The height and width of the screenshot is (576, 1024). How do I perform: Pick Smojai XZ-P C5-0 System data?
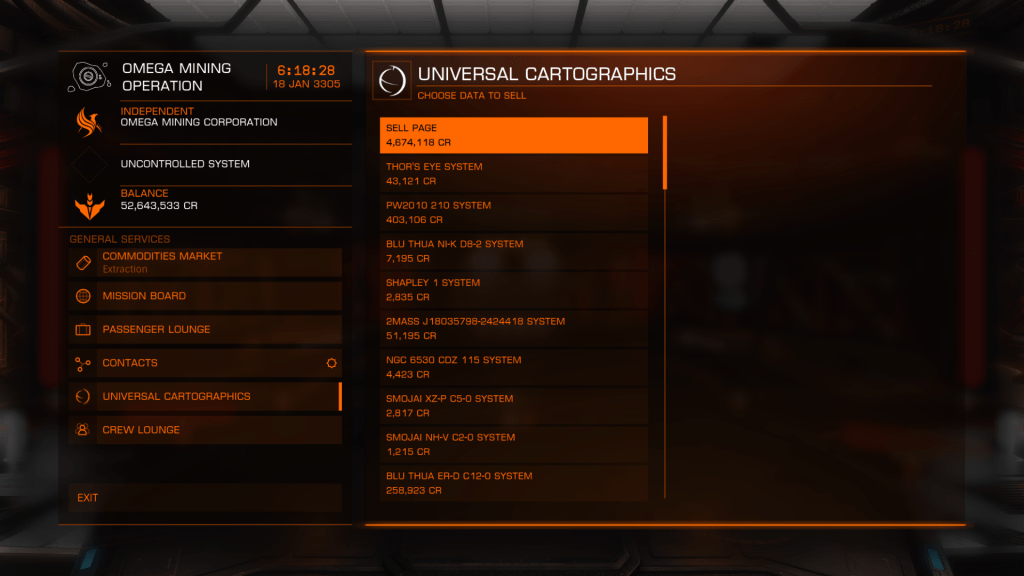point(514,405)
